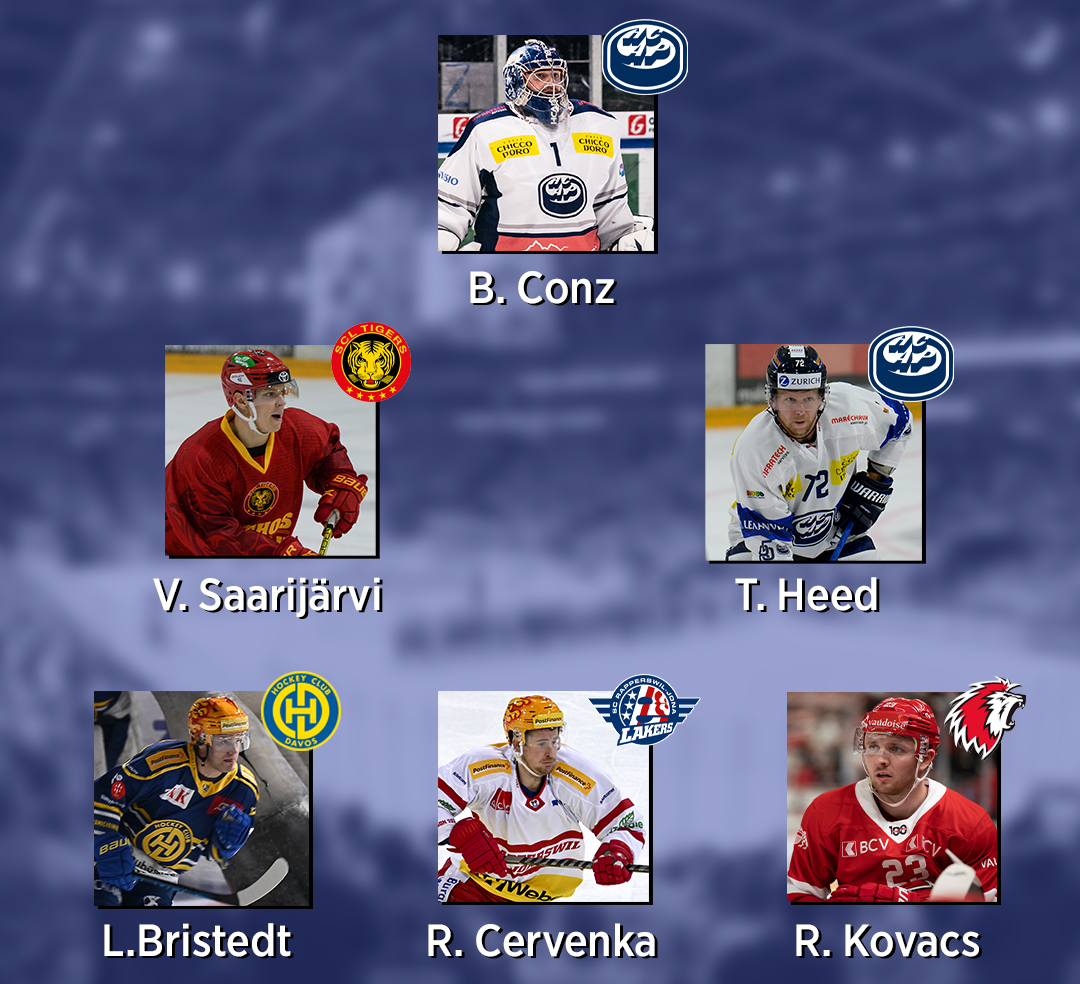
Task: Select L. Bristedt's player photo
Action: click(201, 799)
